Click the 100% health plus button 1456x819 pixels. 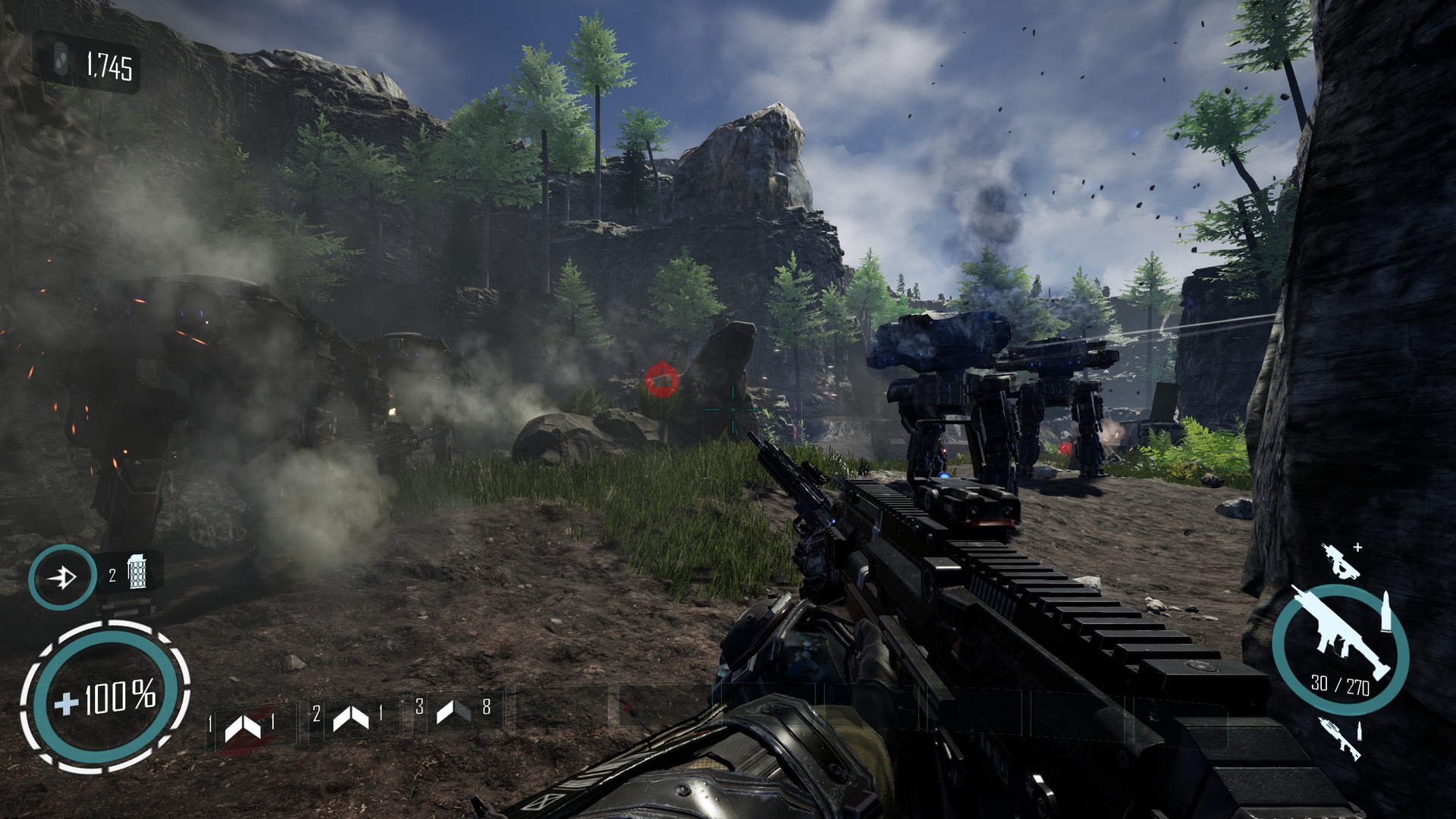[68, 705]
